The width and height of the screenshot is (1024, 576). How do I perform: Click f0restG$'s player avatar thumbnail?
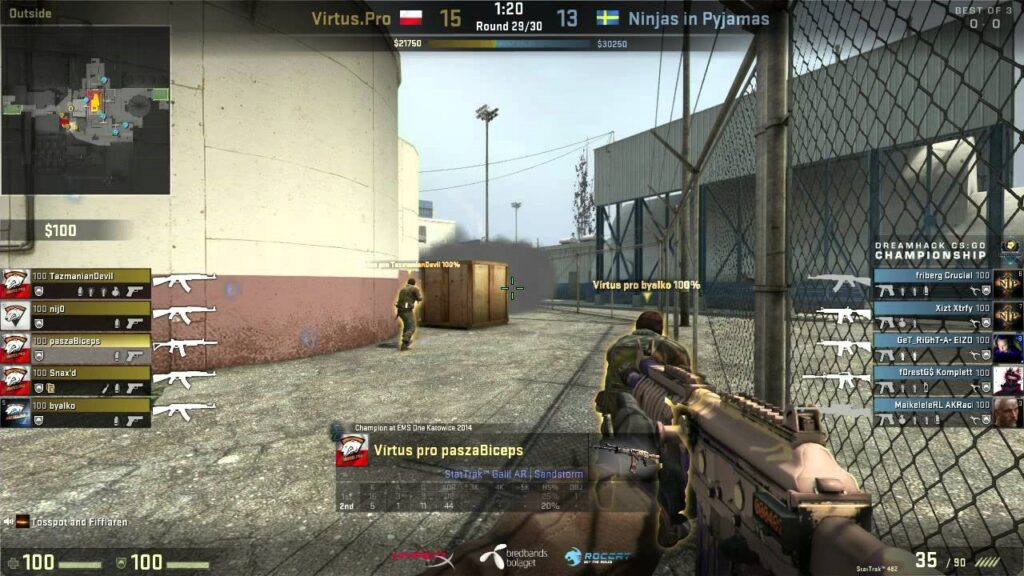click(x=1007, y=380)
